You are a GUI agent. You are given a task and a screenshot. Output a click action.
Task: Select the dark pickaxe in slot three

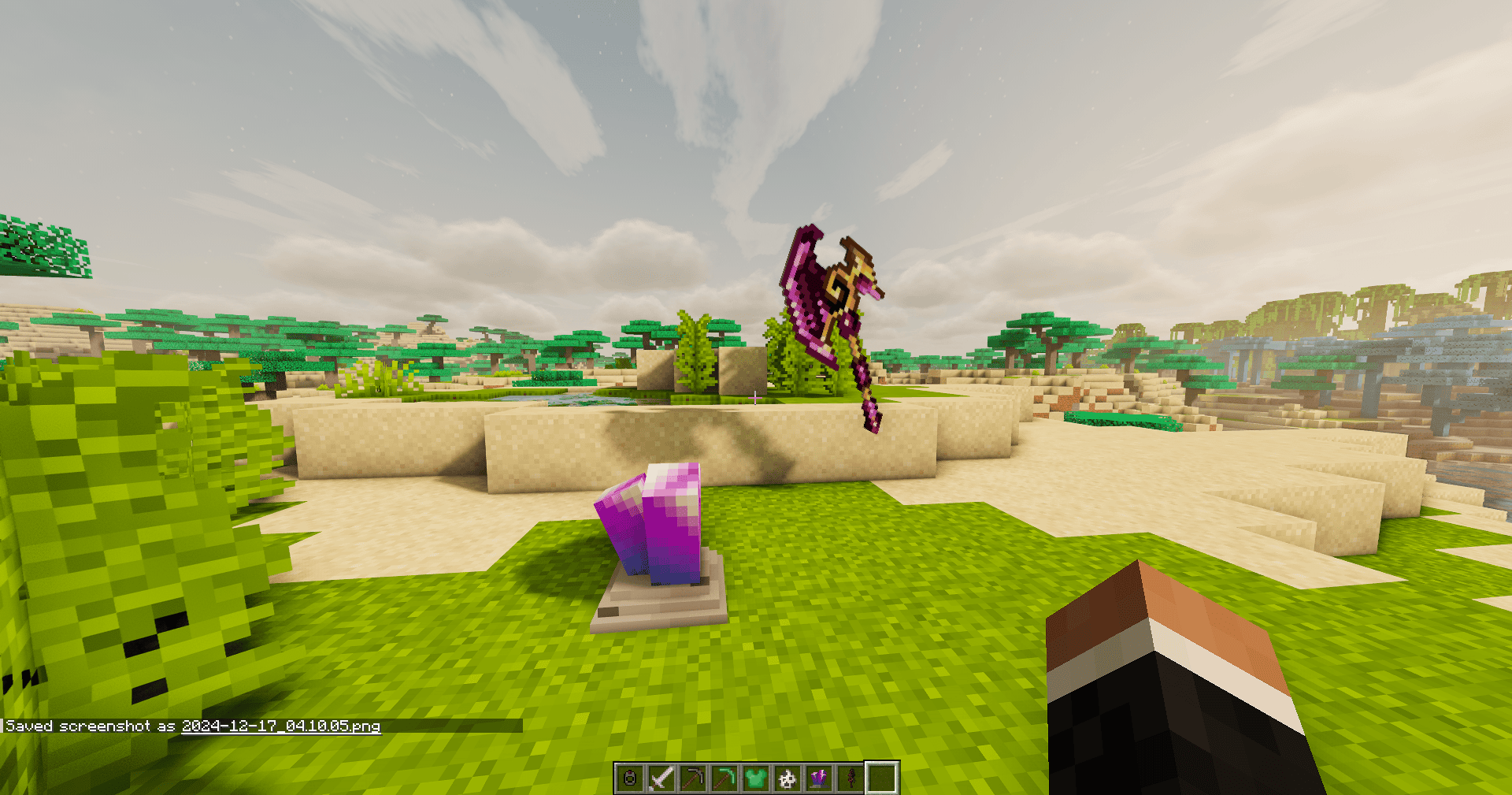(693, 778)
